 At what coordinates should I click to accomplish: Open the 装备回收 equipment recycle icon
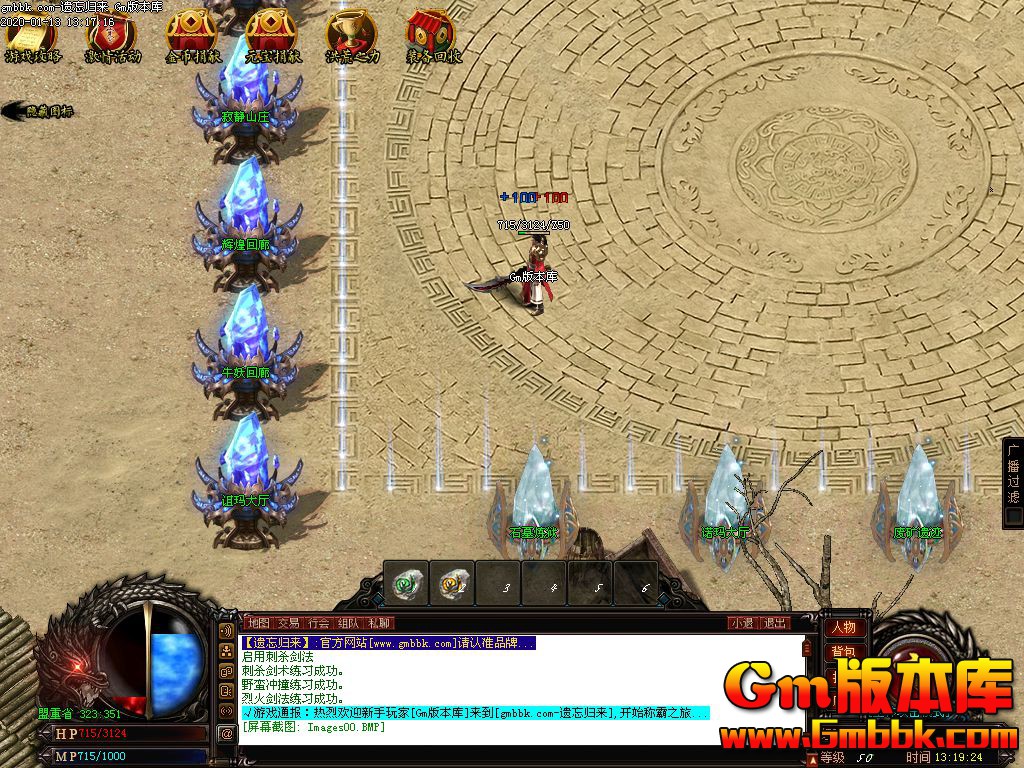[x=433, y=36]
